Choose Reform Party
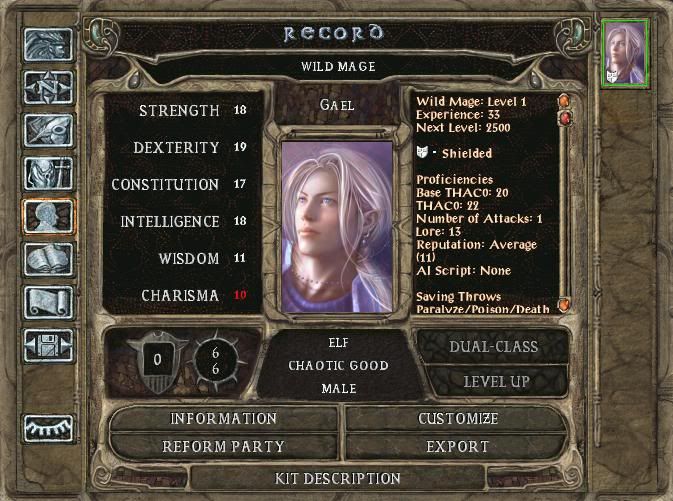This screenshot has width=673, height=501. [x=224, y=447]
